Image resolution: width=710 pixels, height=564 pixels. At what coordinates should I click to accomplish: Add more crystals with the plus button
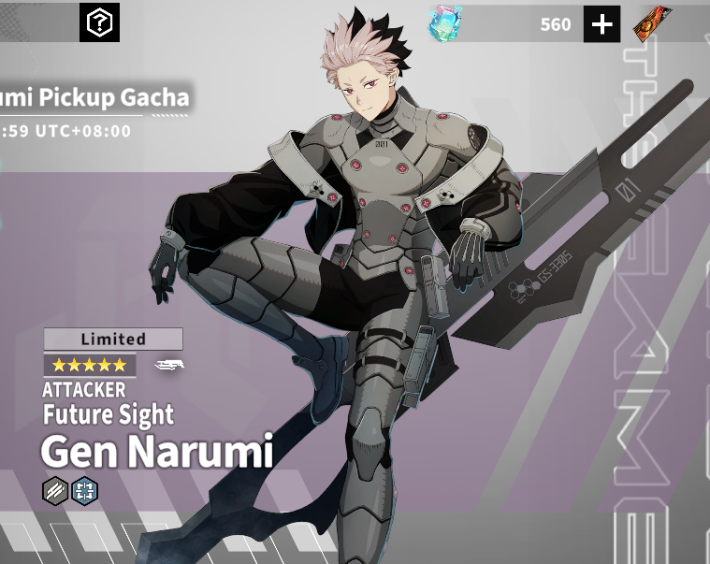pyautogui.click(x=602, y=24)
